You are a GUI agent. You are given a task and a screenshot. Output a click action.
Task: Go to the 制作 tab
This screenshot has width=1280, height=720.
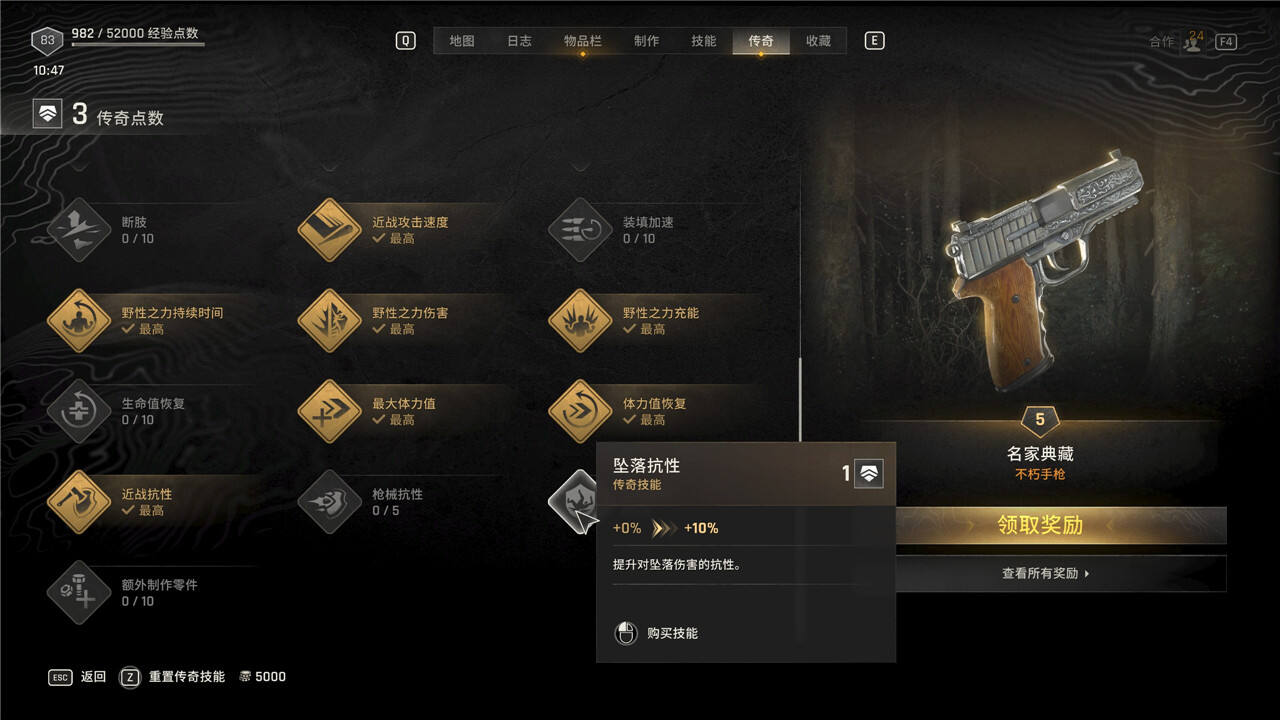[x=646, y=41]
